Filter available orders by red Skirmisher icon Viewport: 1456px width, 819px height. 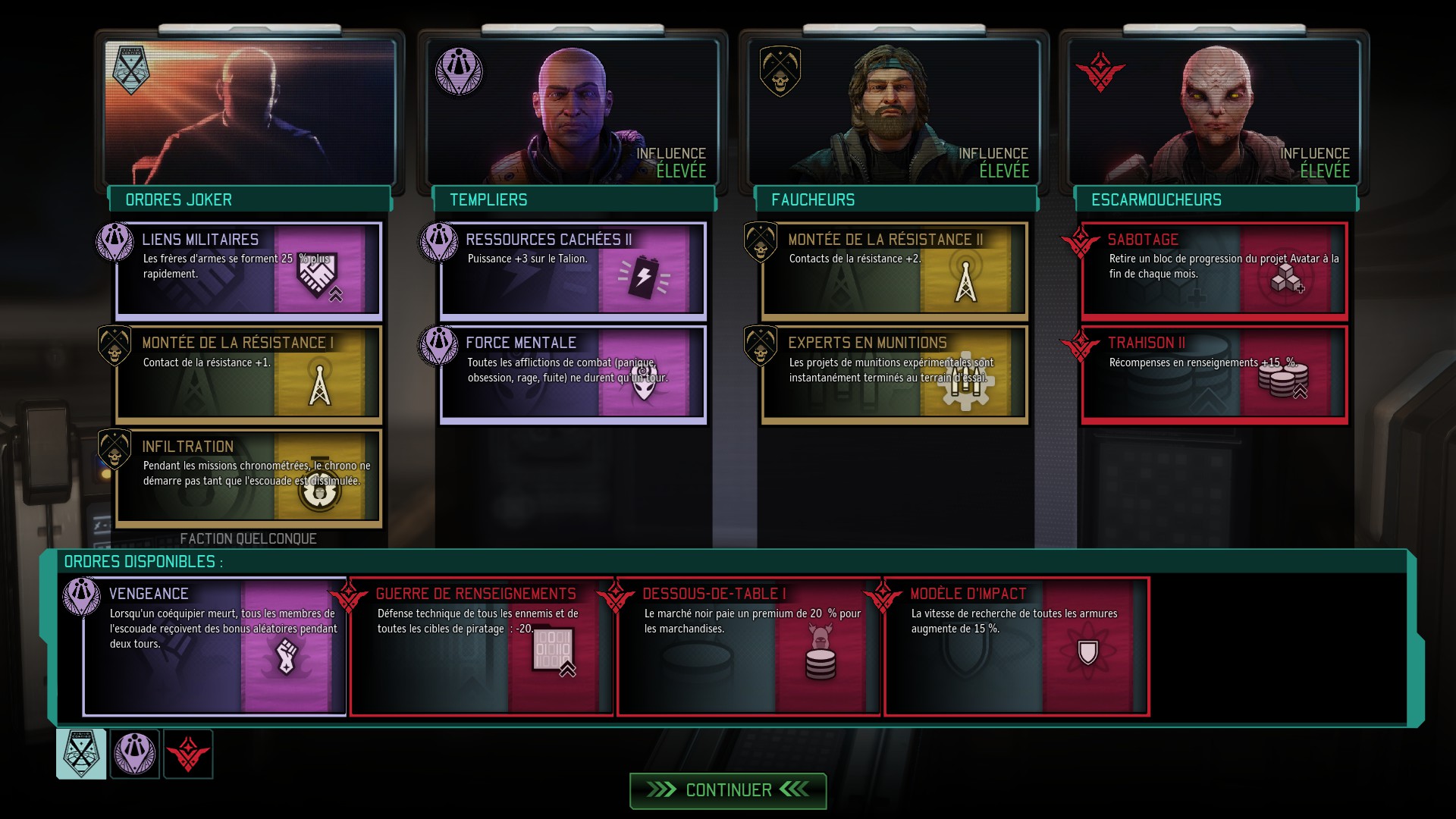(188, 754)
